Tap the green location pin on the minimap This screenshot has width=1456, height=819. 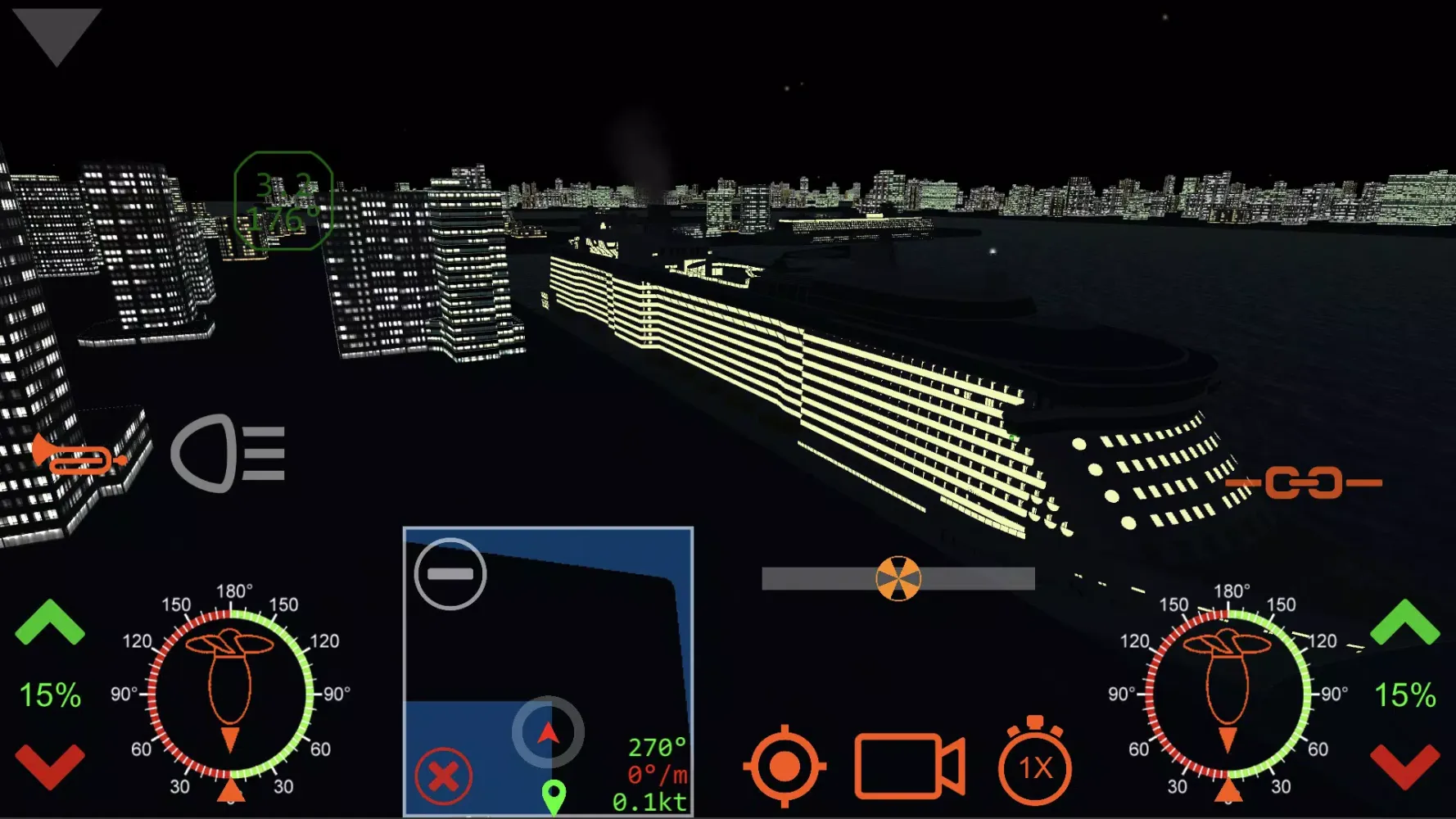[555, 793]
